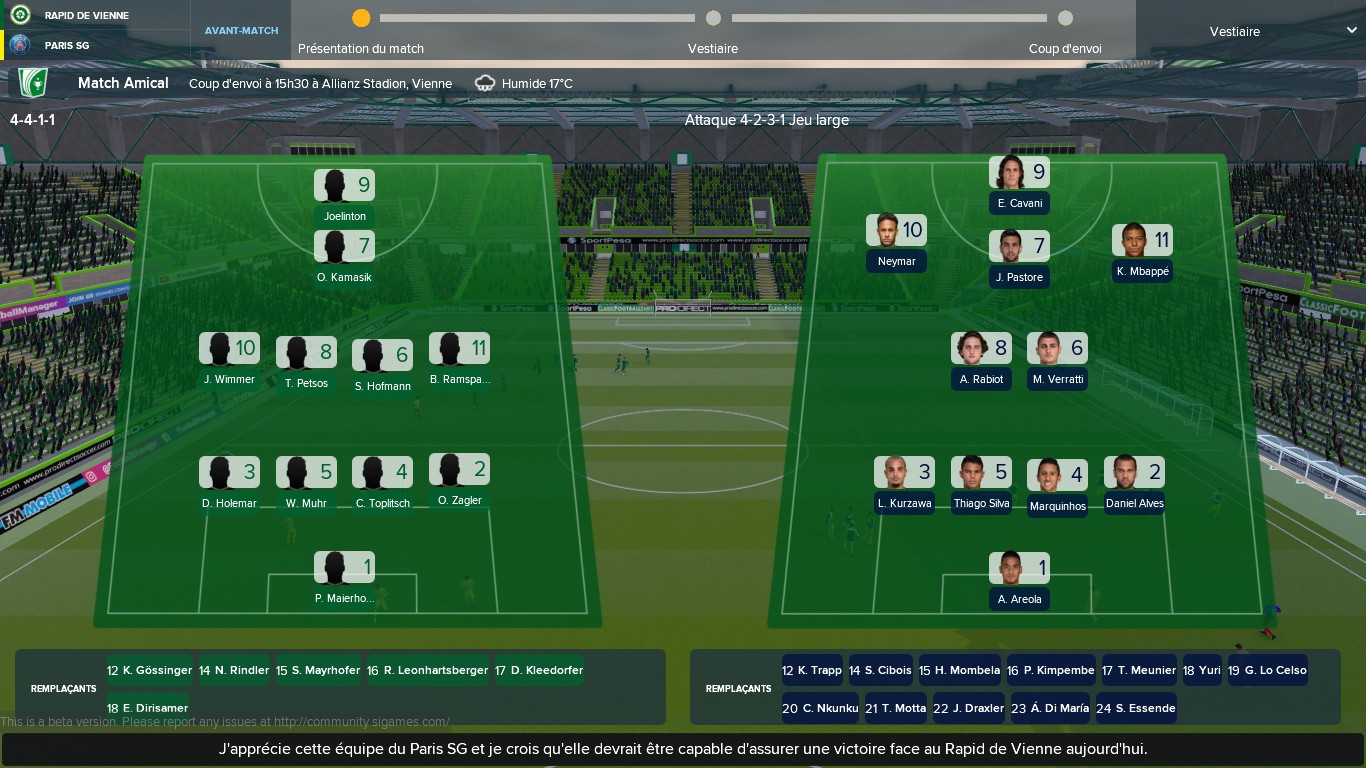Jump to the Coup d'envoi stage marker

1065,18
